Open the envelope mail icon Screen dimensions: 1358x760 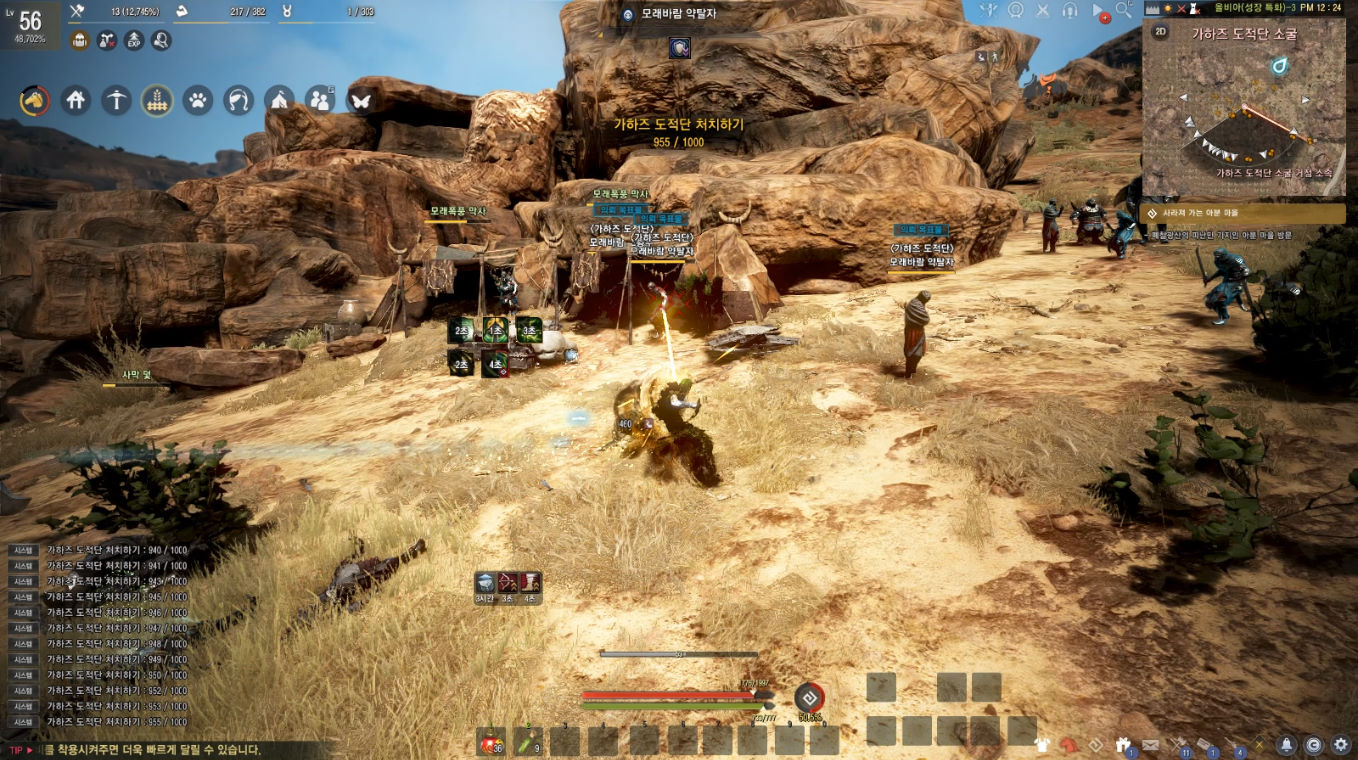pyautogui.click(x=1151, y=745)
